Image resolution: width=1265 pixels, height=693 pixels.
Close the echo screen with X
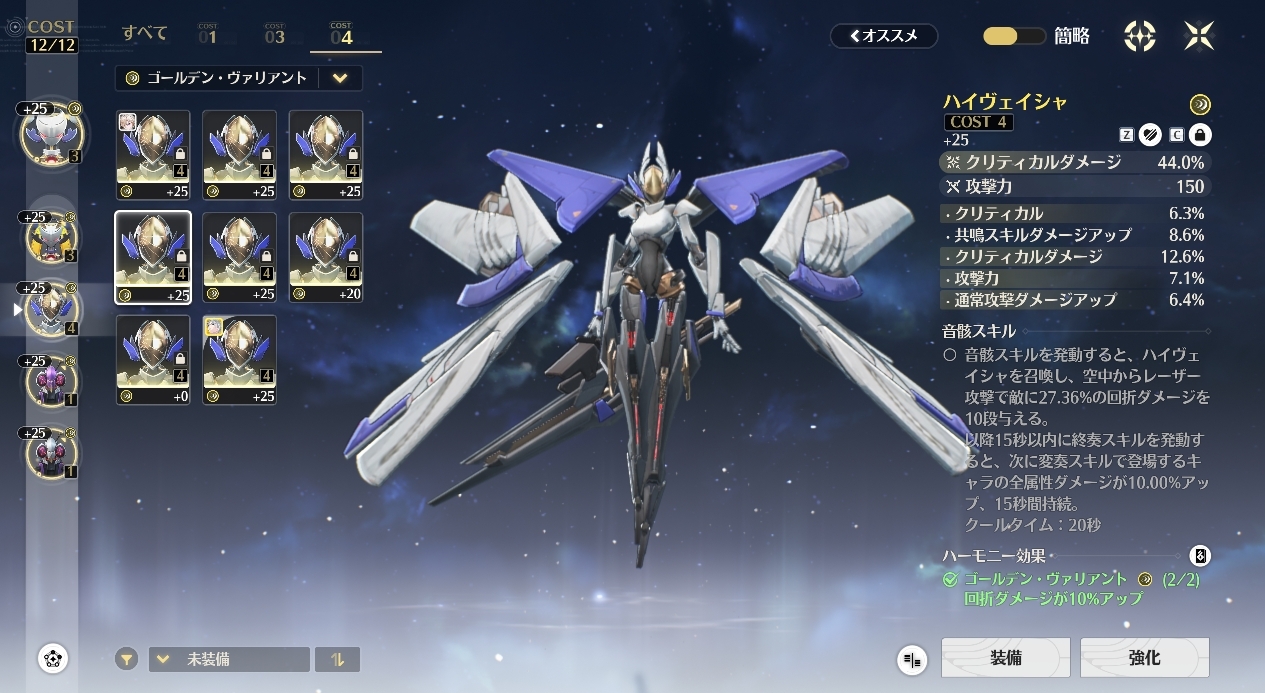[x=1199, y=36]
